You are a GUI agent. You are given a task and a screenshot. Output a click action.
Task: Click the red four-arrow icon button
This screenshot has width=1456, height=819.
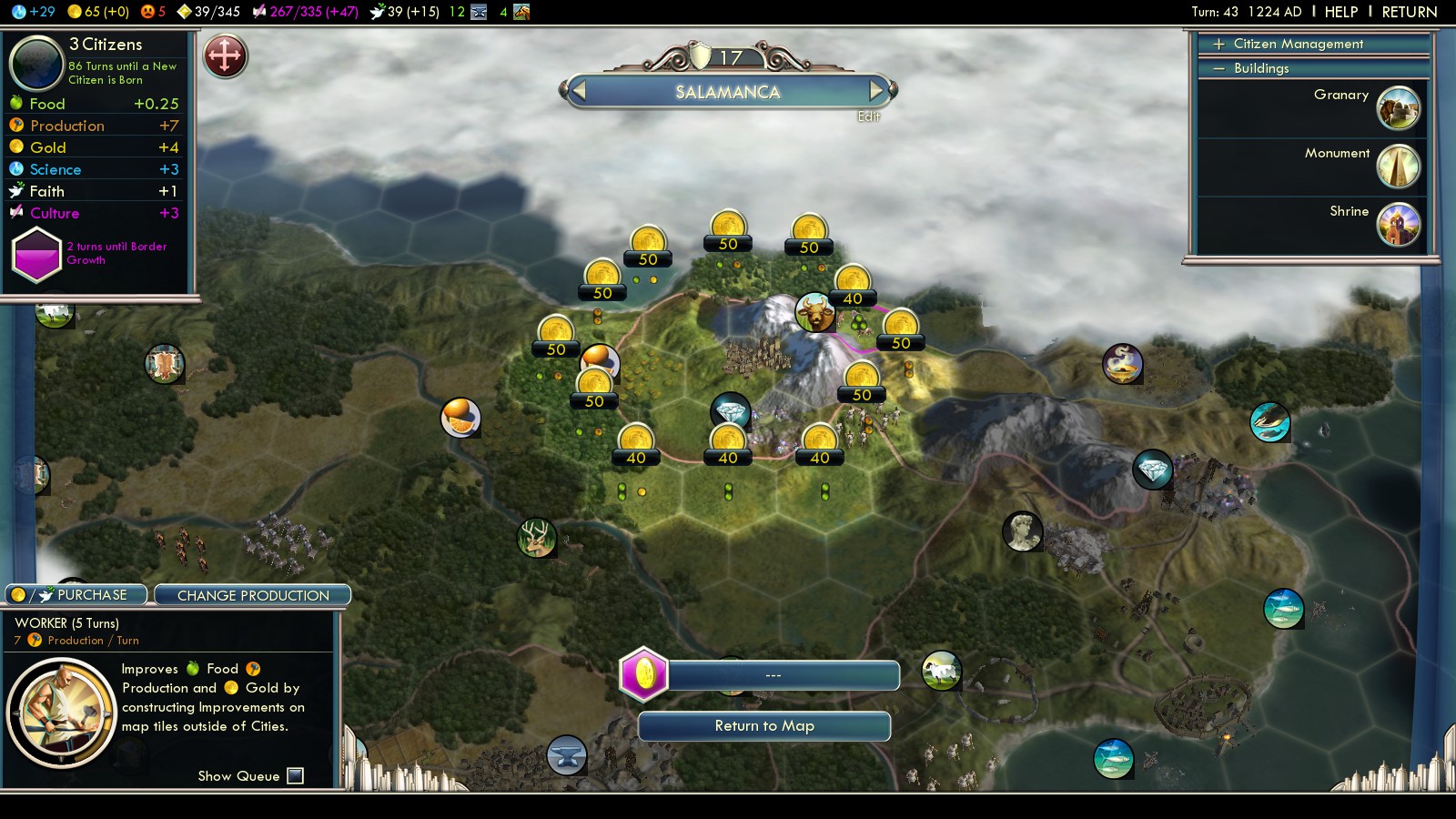225,56
